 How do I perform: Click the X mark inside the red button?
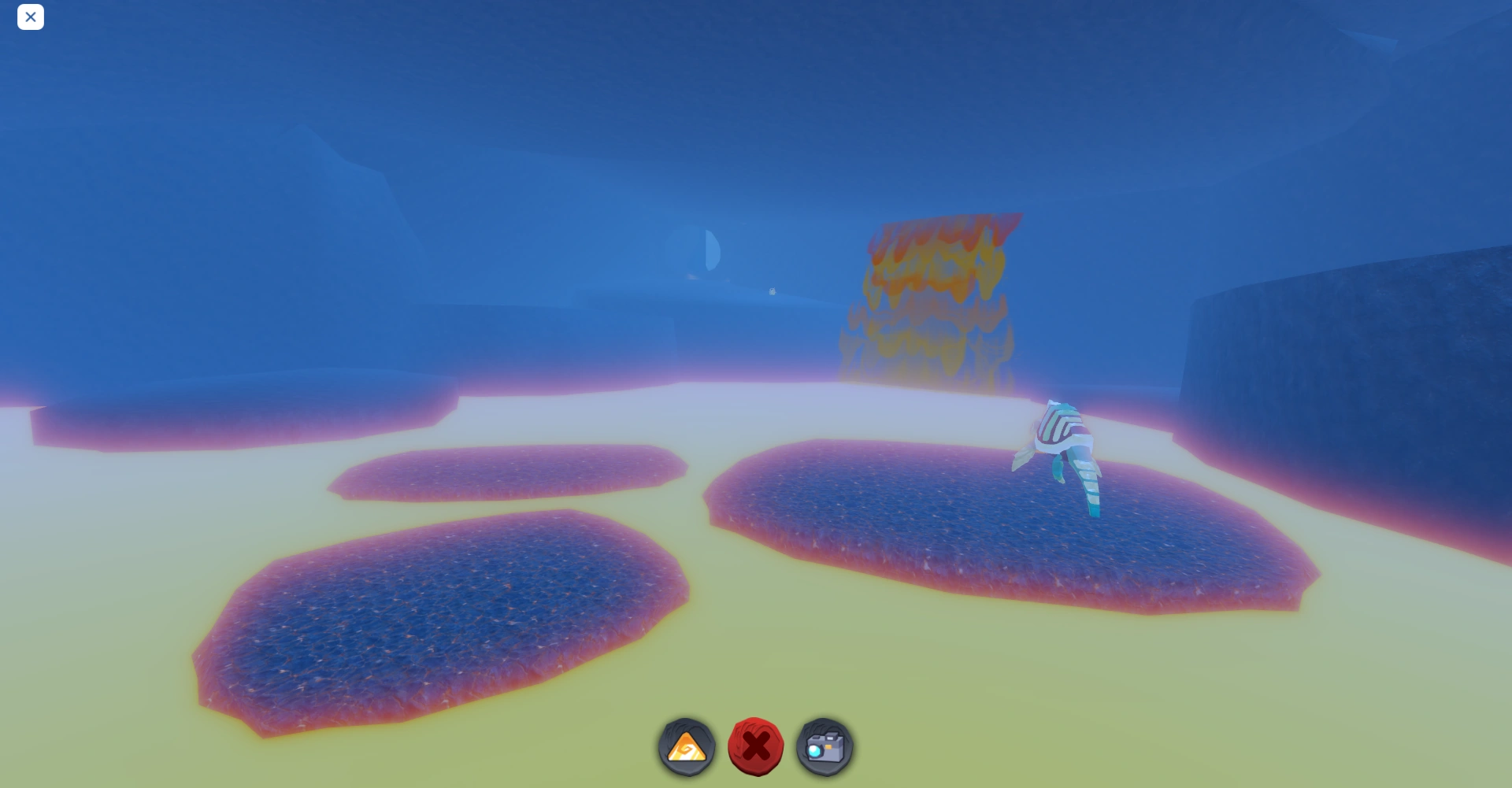click(757, 748)
